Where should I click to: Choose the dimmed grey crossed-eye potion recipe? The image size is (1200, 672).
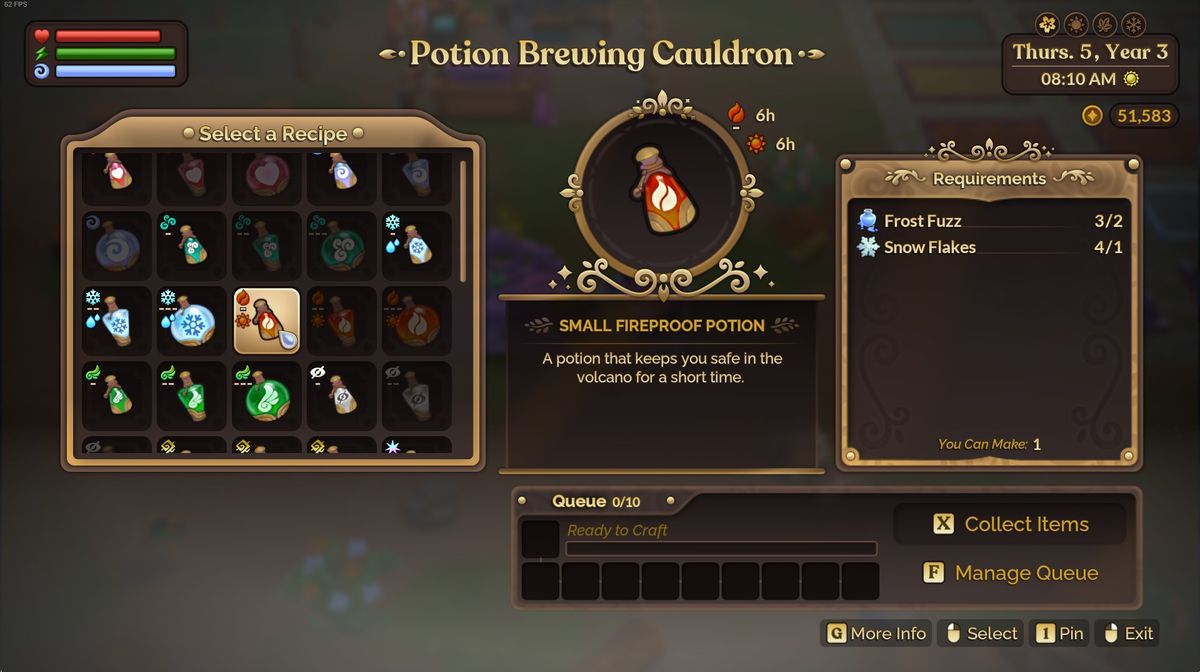[x=416, y=396]
